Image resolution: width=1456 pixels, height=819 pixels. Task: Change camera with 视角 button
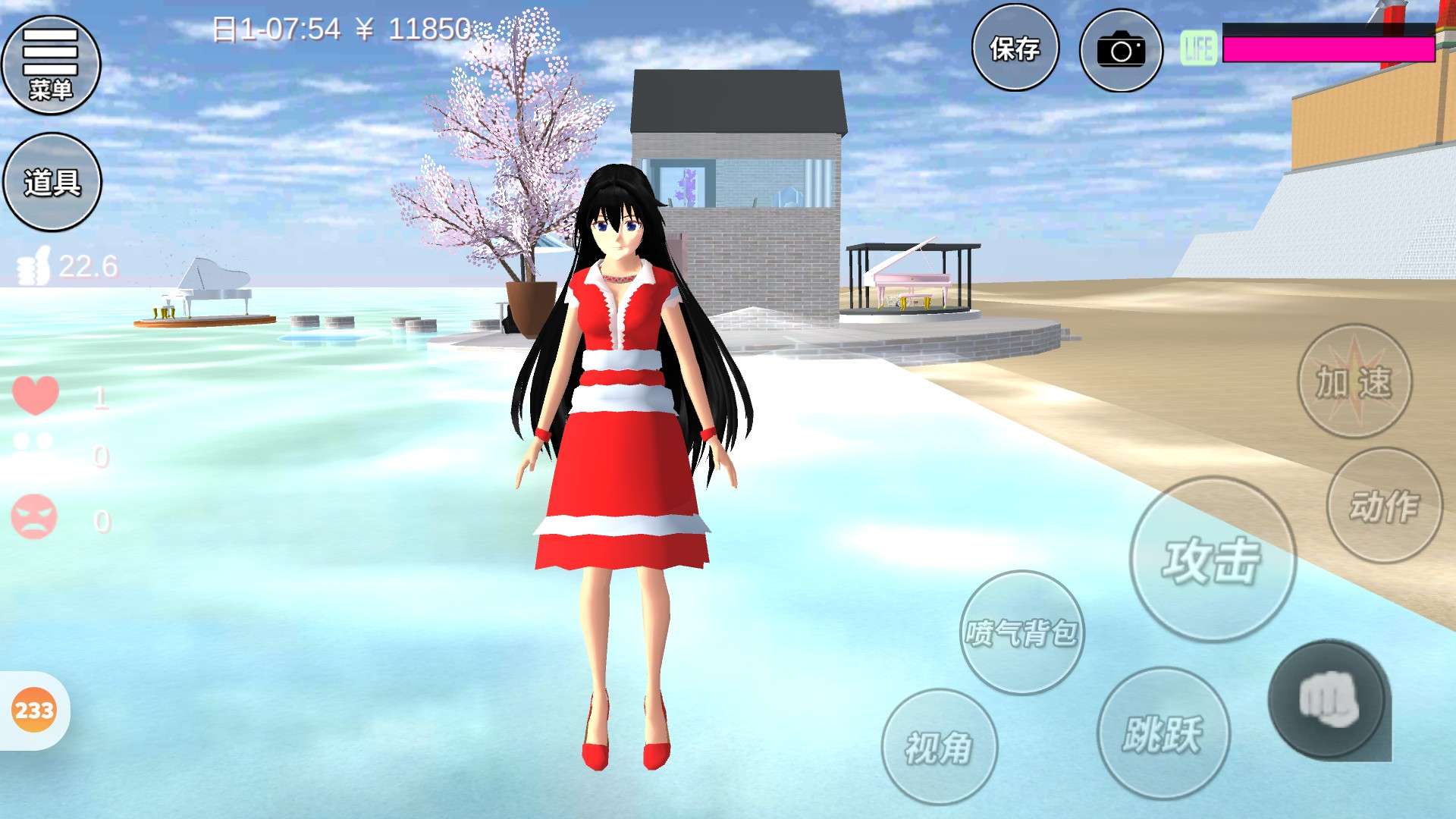coord(939,747)
